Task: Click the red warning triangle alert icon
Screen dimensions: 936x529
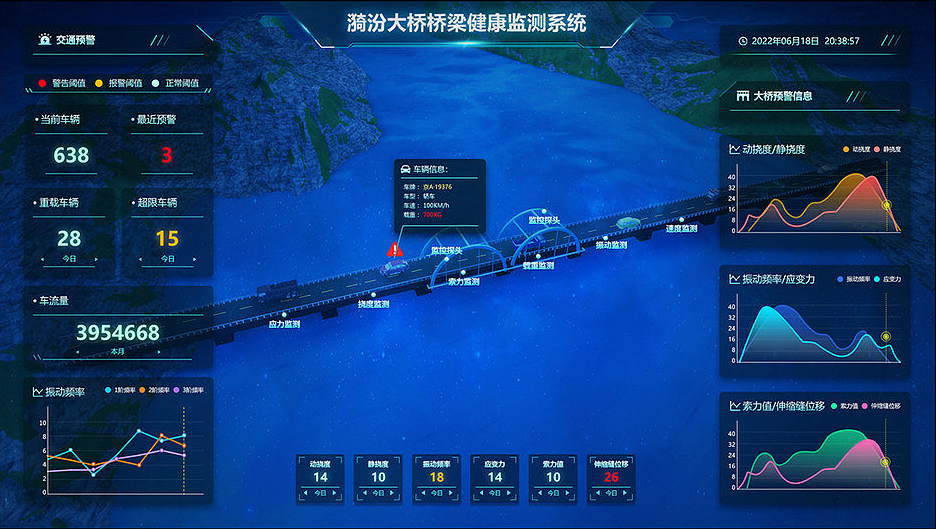Action: (396, 248)
